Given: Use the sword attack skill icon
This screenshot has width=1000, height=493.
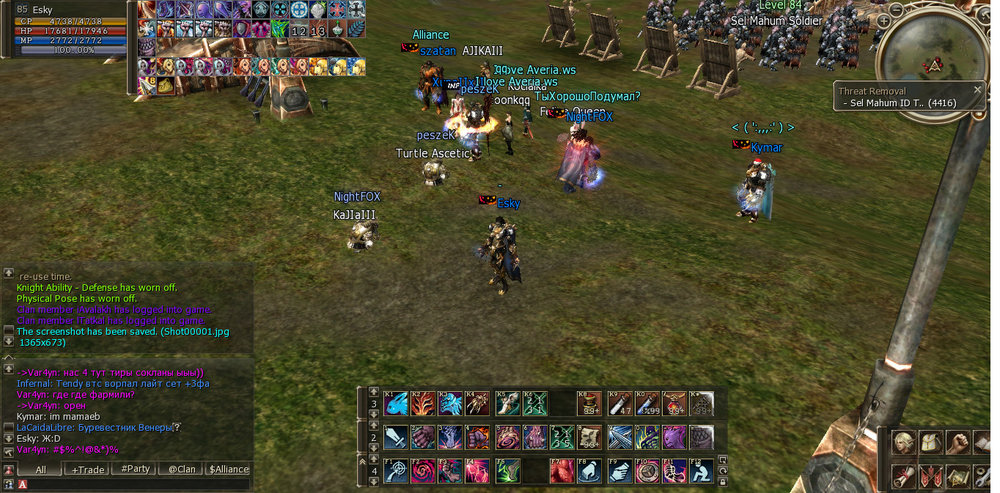Looking at the screenshot, I should click(x=396, y=437).
